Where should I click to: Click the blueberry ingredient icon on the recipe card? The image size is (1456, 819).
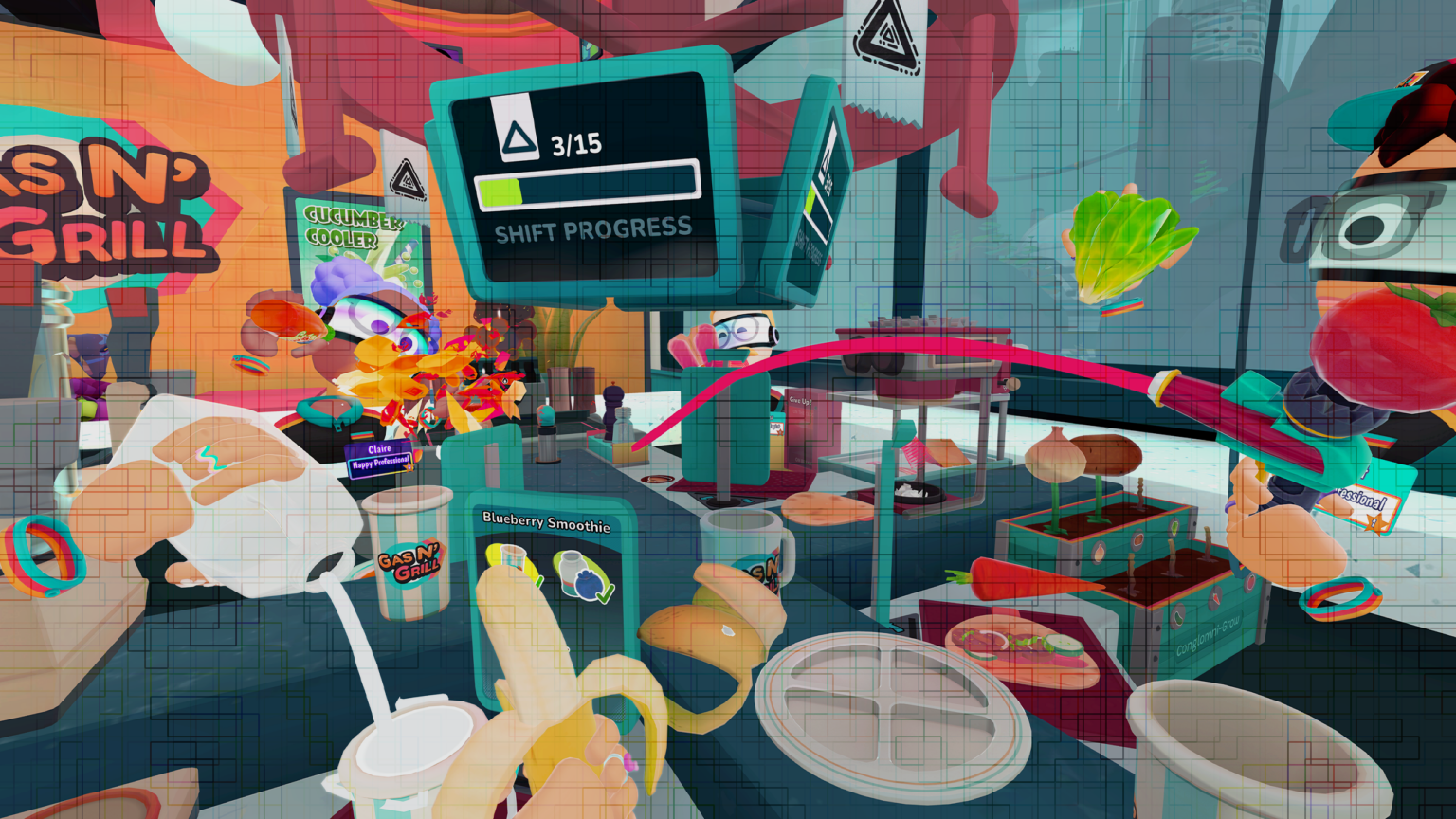click(586, 584)
